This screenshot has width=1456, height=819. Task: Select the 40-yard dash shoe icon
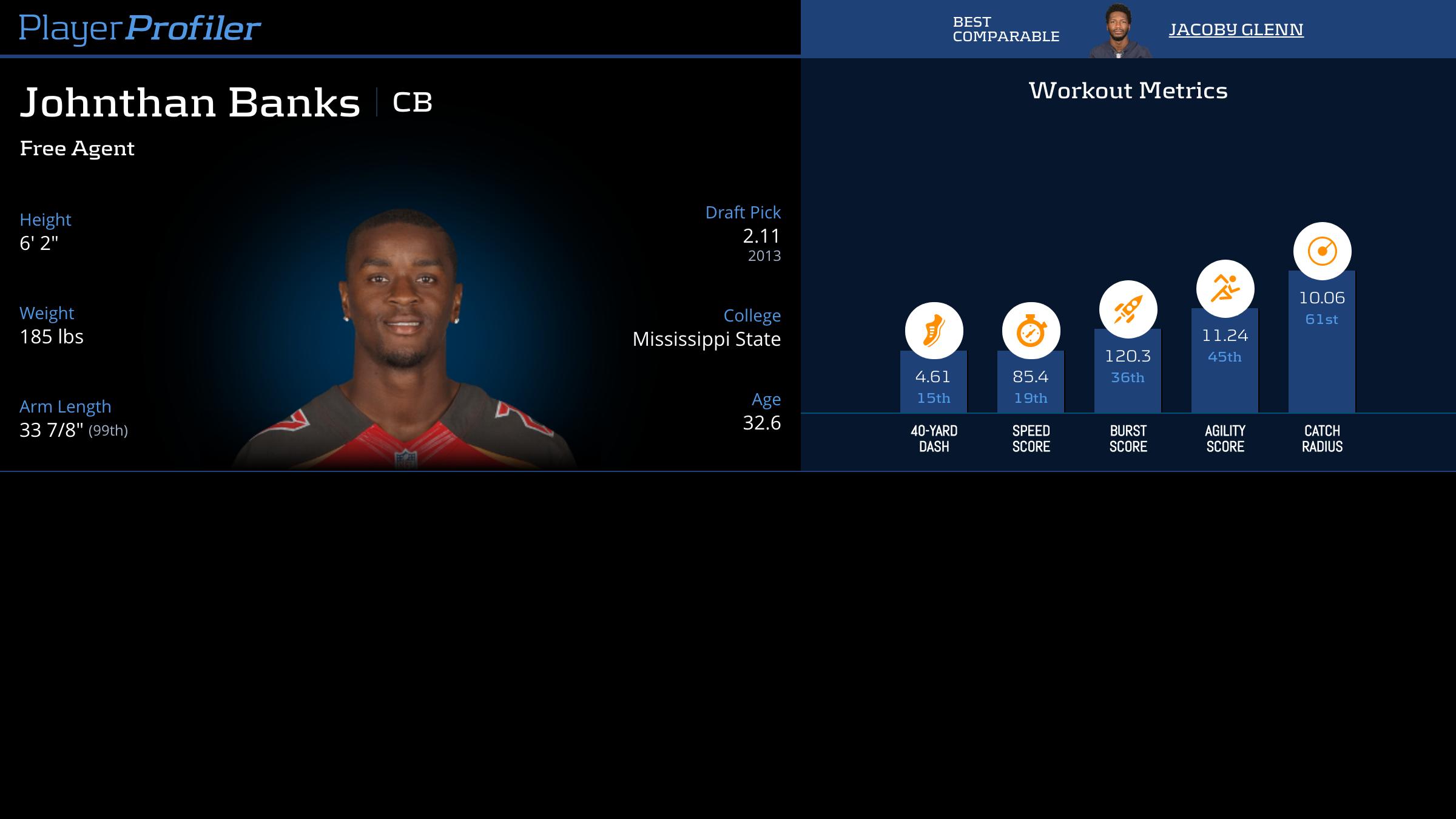(934, 331)
